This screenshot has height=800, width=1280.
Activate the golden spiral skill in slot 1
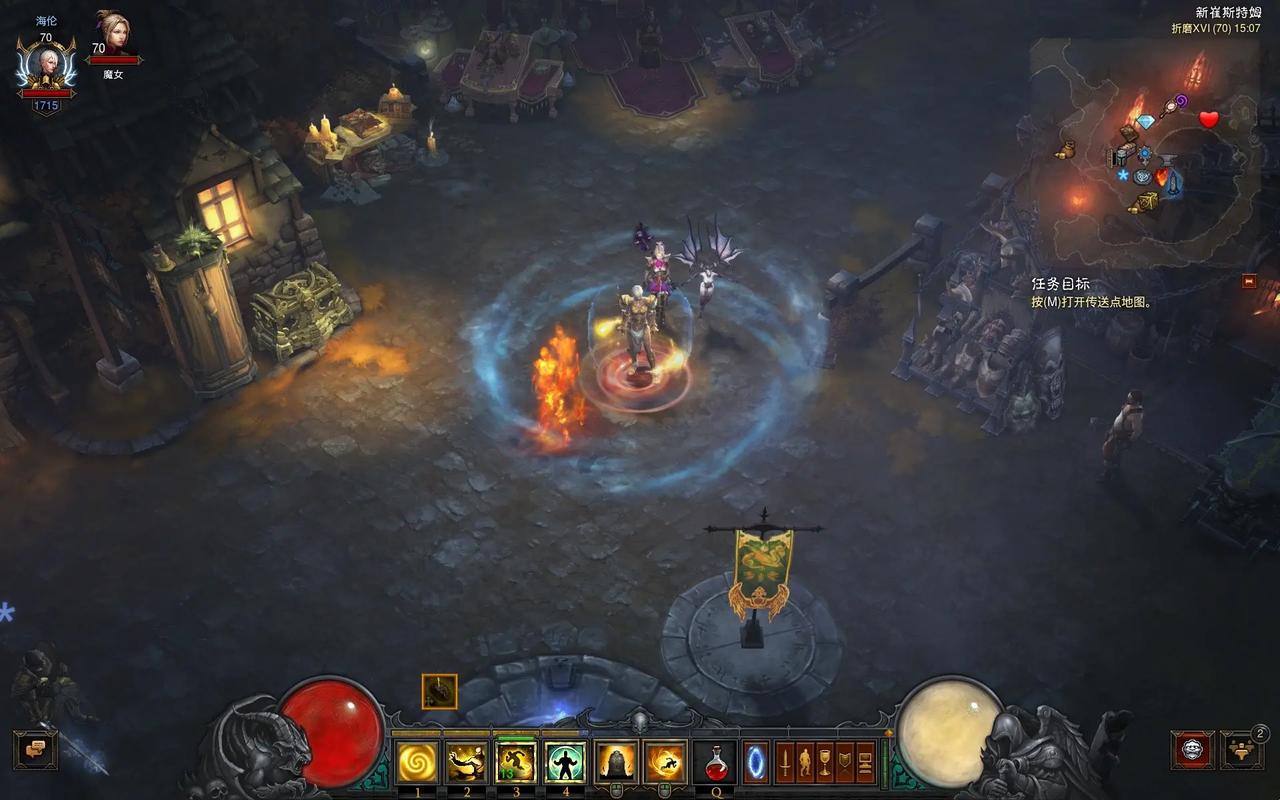(417, 763)
